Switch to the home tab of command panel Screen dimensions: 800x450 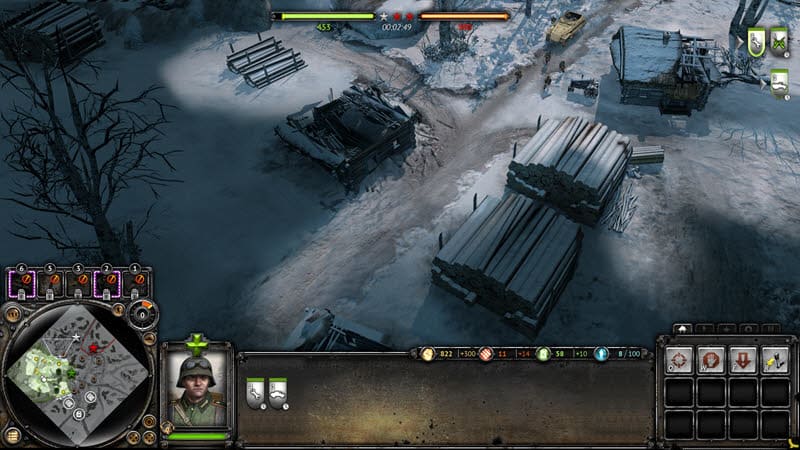(x=682, y=329)
